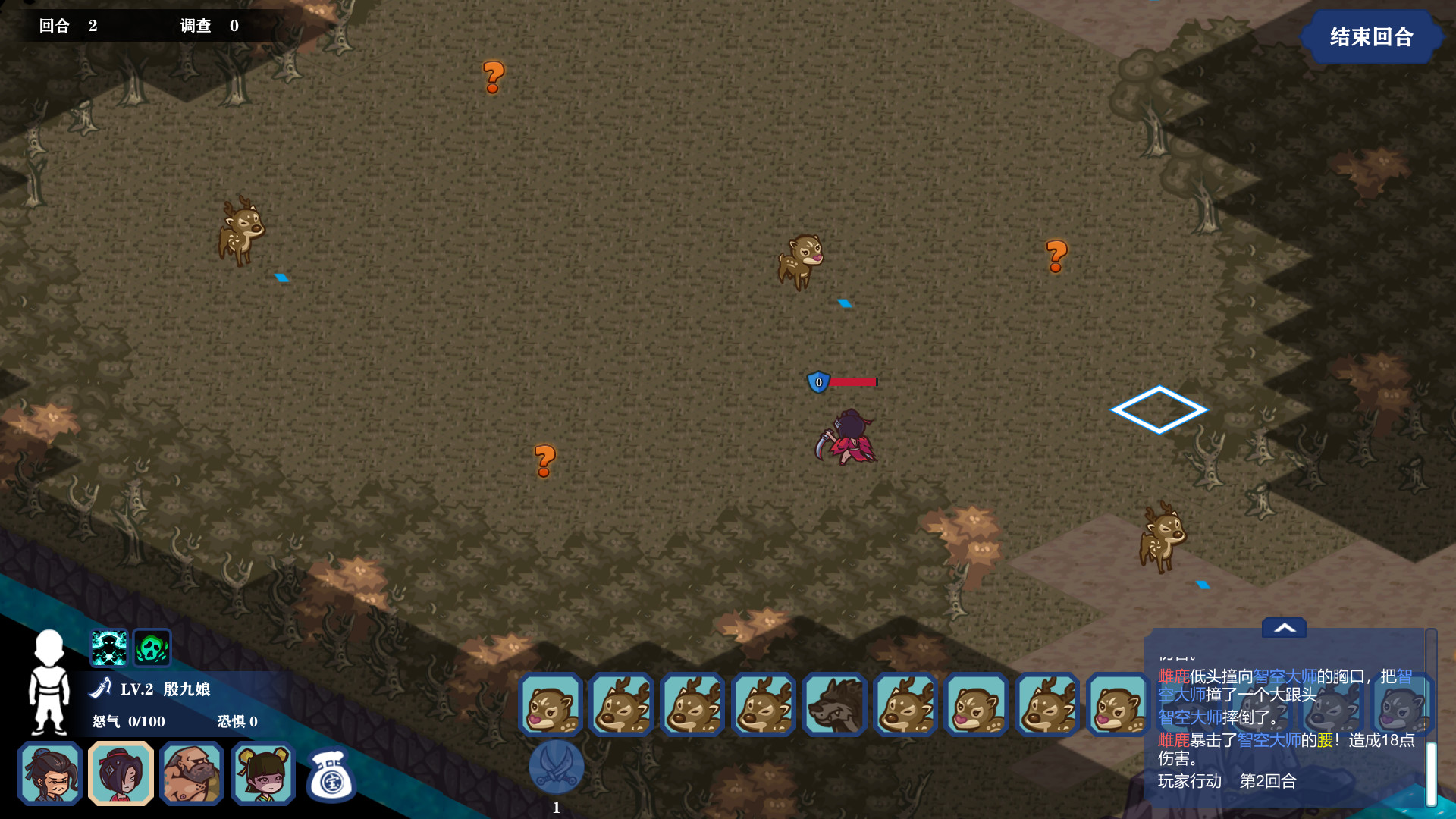
Task: Click the green skull poison status icon
Action: [150, 647]
